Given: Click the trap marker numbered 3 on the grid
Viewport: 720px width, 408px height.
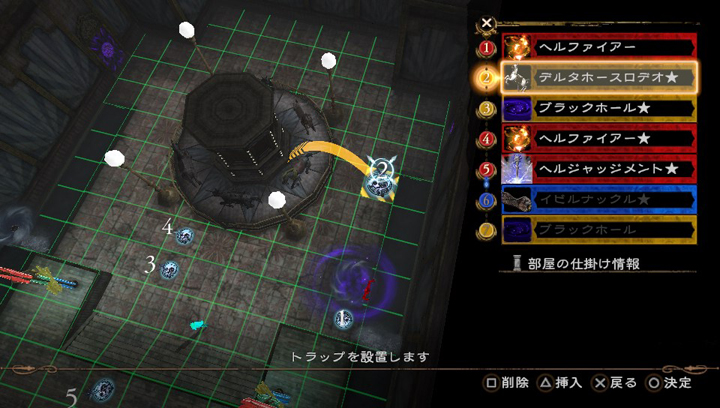Looking at the screenshot, I should [170, 269].
